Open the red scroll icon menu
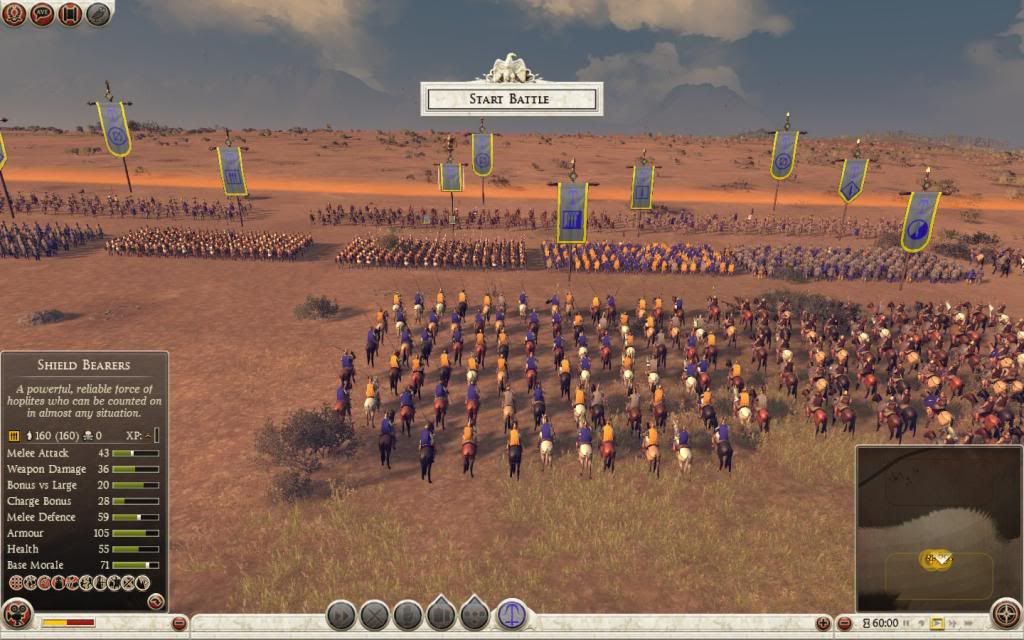This screenshot has width=1024, height=640. pyautogui.click(x=70, y=14)
